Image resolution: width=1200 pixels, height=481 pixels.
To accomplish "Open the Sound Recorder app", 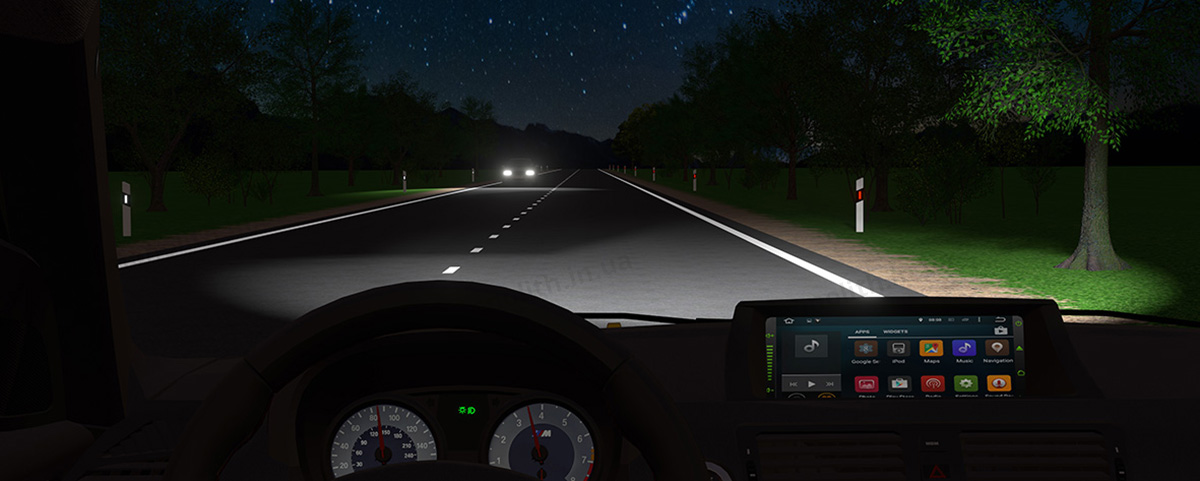I will [x=998, y=384].
